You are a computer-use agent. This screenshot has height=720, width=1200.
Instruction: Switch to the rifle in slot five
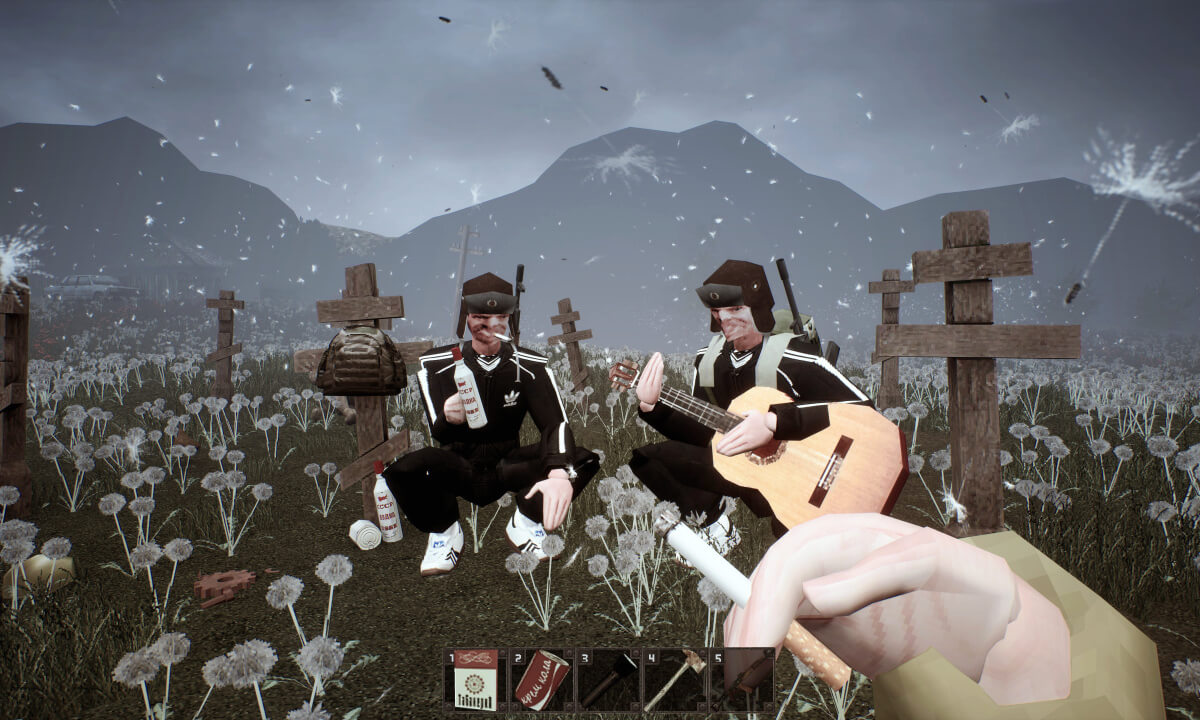[740, 680]
